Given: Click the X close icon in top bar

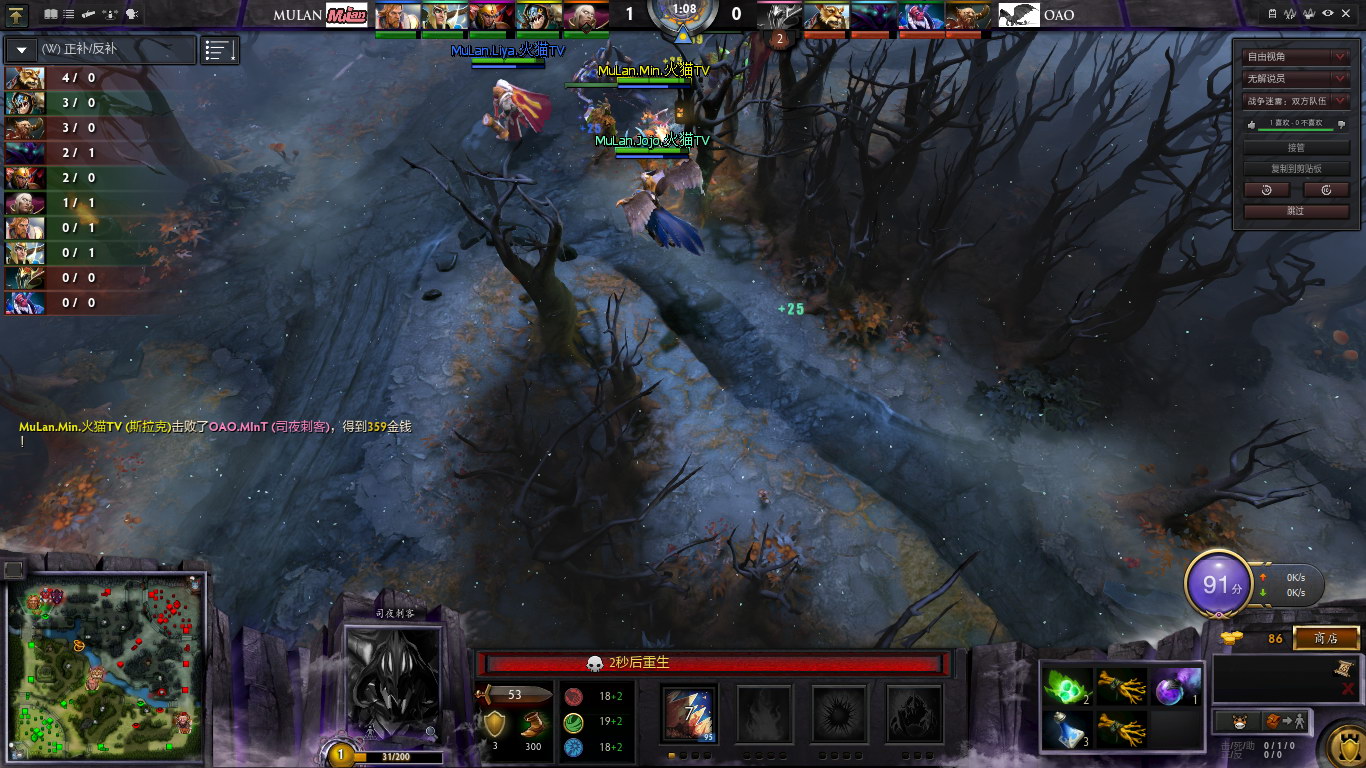Looking at the screenshot, I should pos(1346,14).
